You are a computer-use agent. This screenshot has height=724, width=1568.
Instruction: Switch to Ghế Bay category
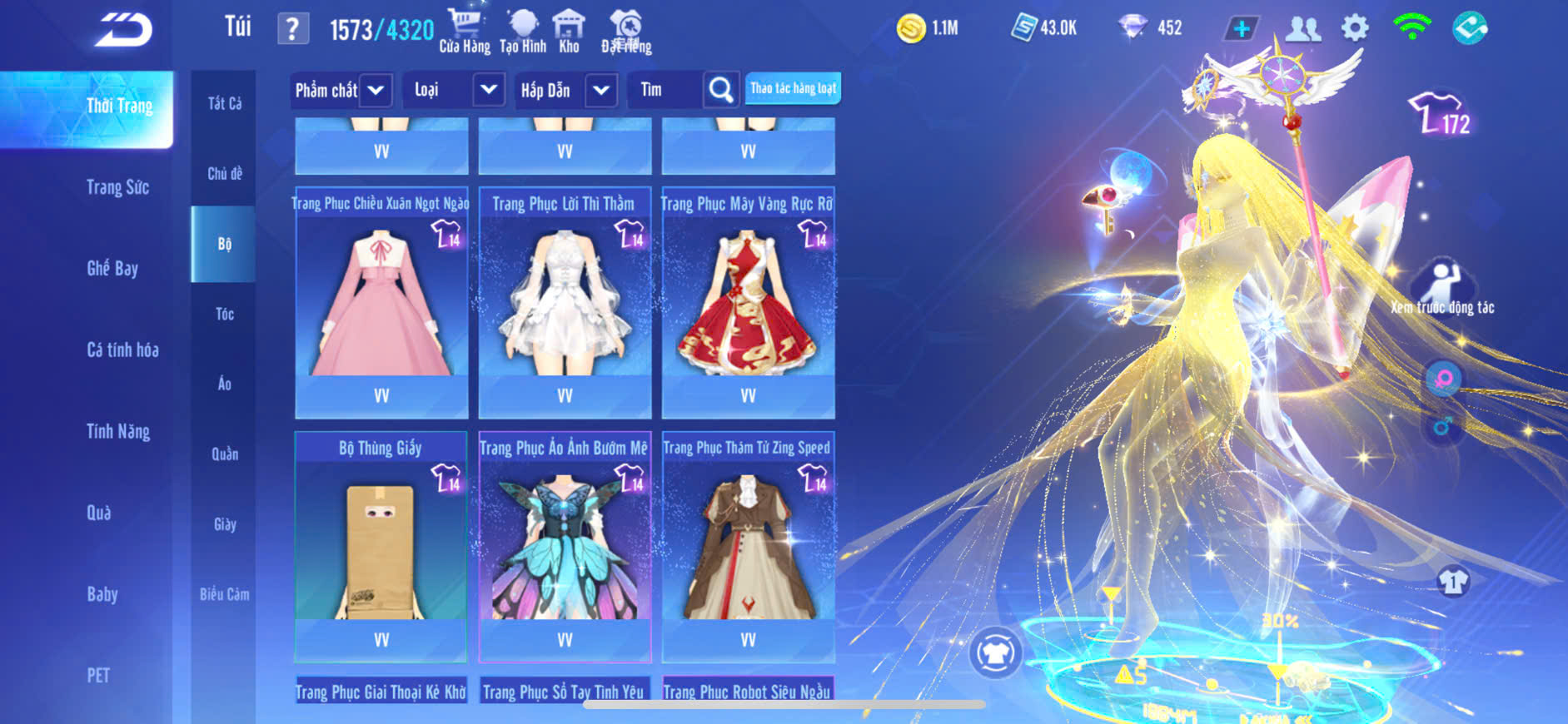coord(112,268)
